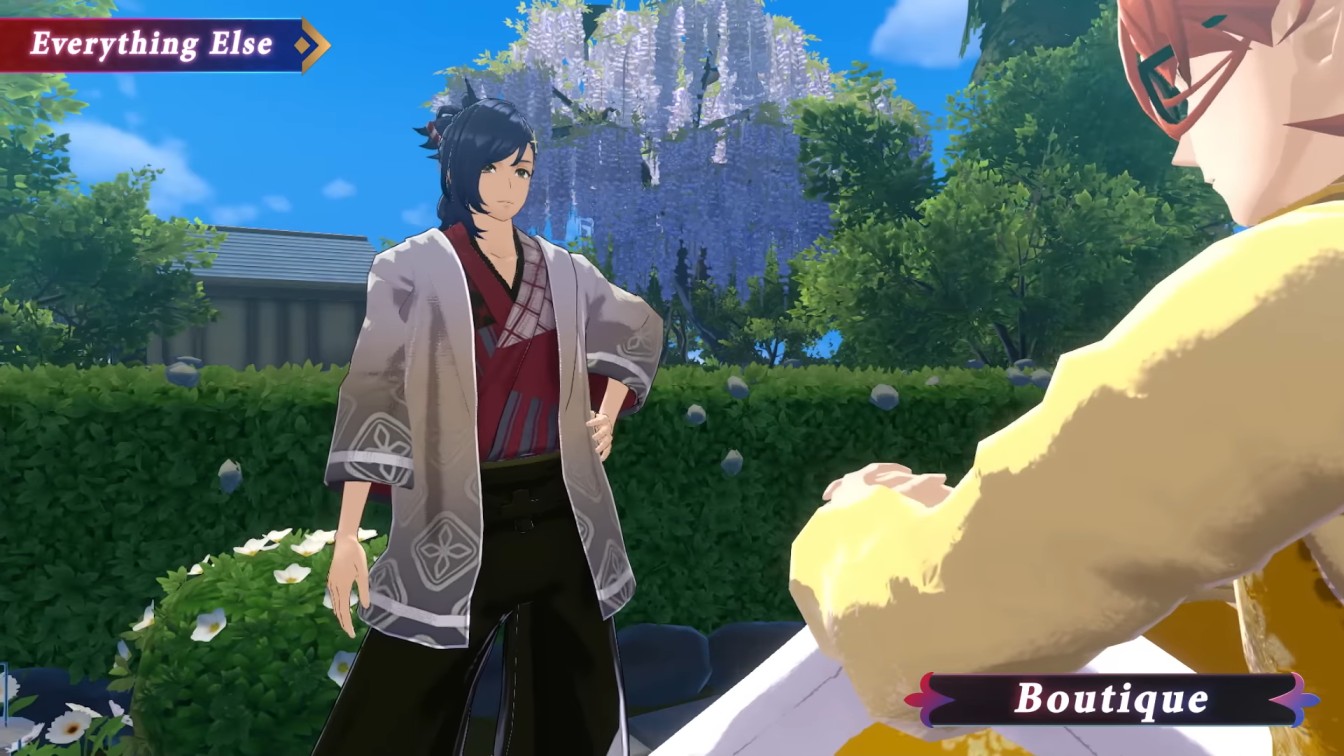Click the belt buckle on the black hakama
This screenshot has height=756, width=1344.
521,500
